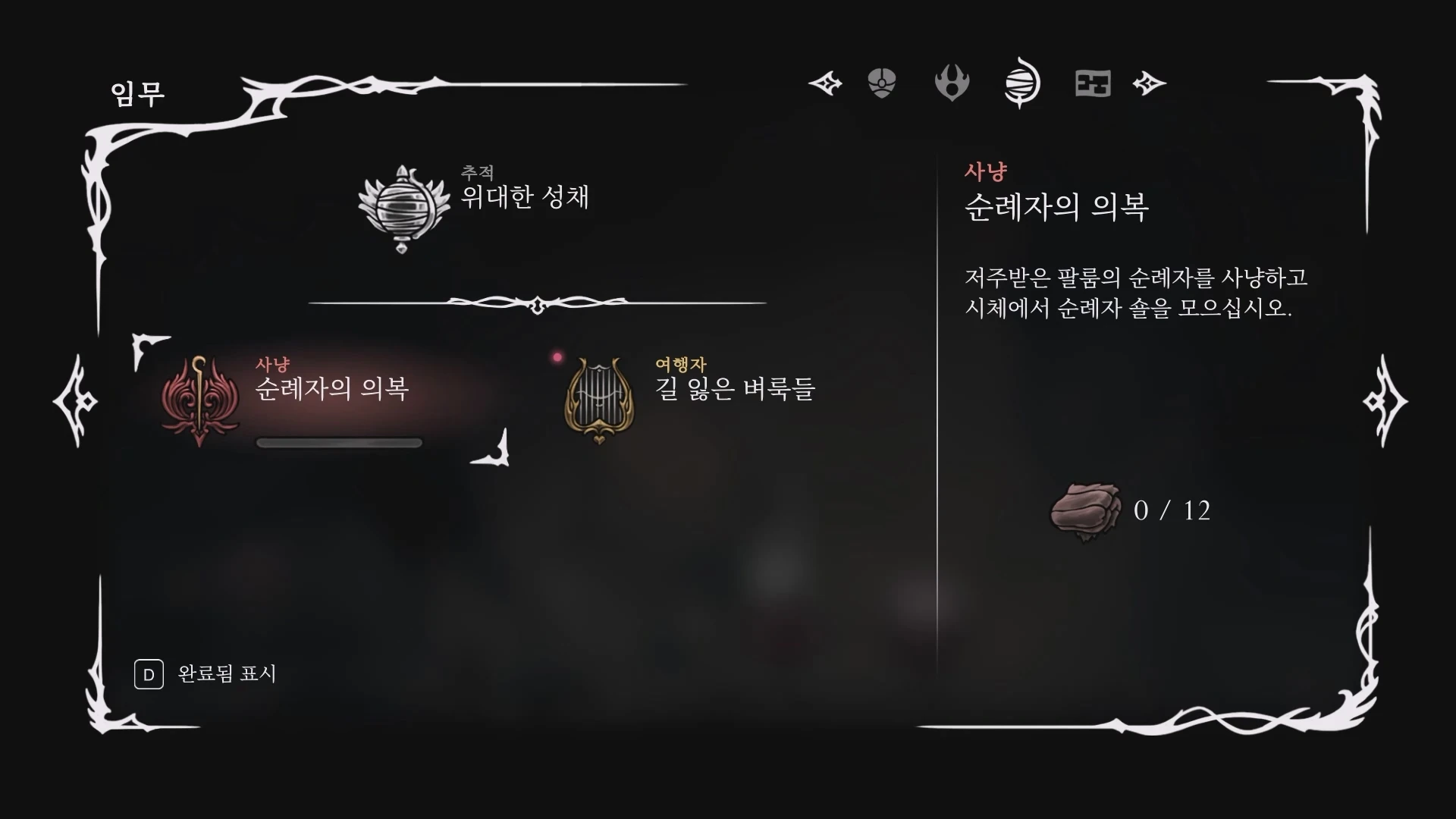The width and height of the screenshot is (1456, 819).
Task: Open the flame crest tab icon
Action: coord(952,83)
